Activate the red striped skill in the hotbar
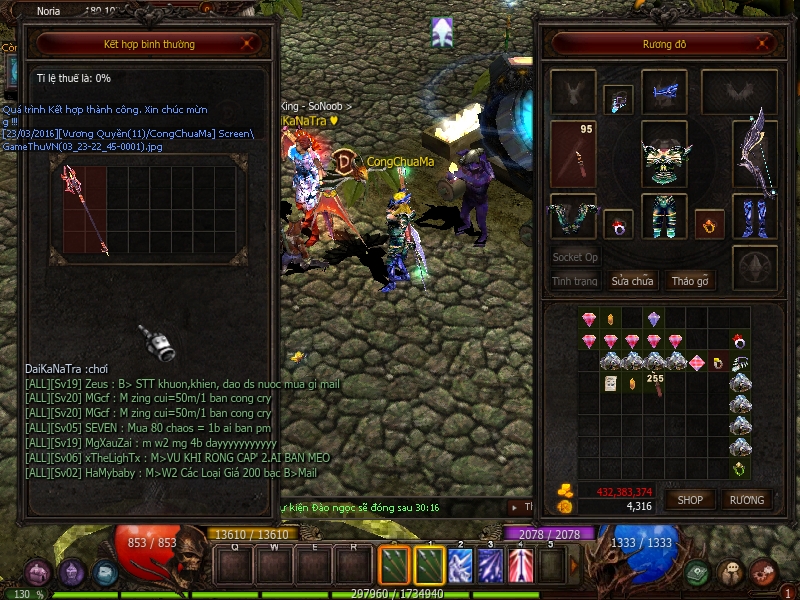This screenshot has width=800, height=600. 520,566
